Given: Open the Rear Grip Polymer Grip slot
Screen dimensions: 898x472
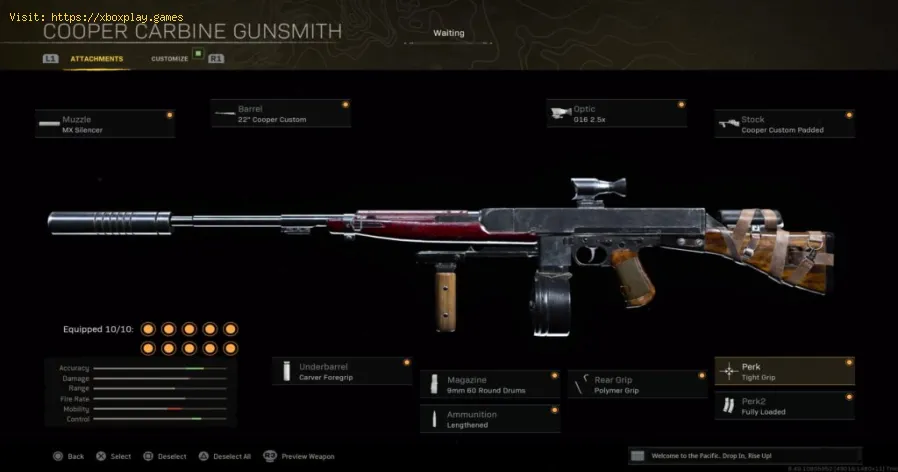Looking at the screenshot, I should 638,384.
